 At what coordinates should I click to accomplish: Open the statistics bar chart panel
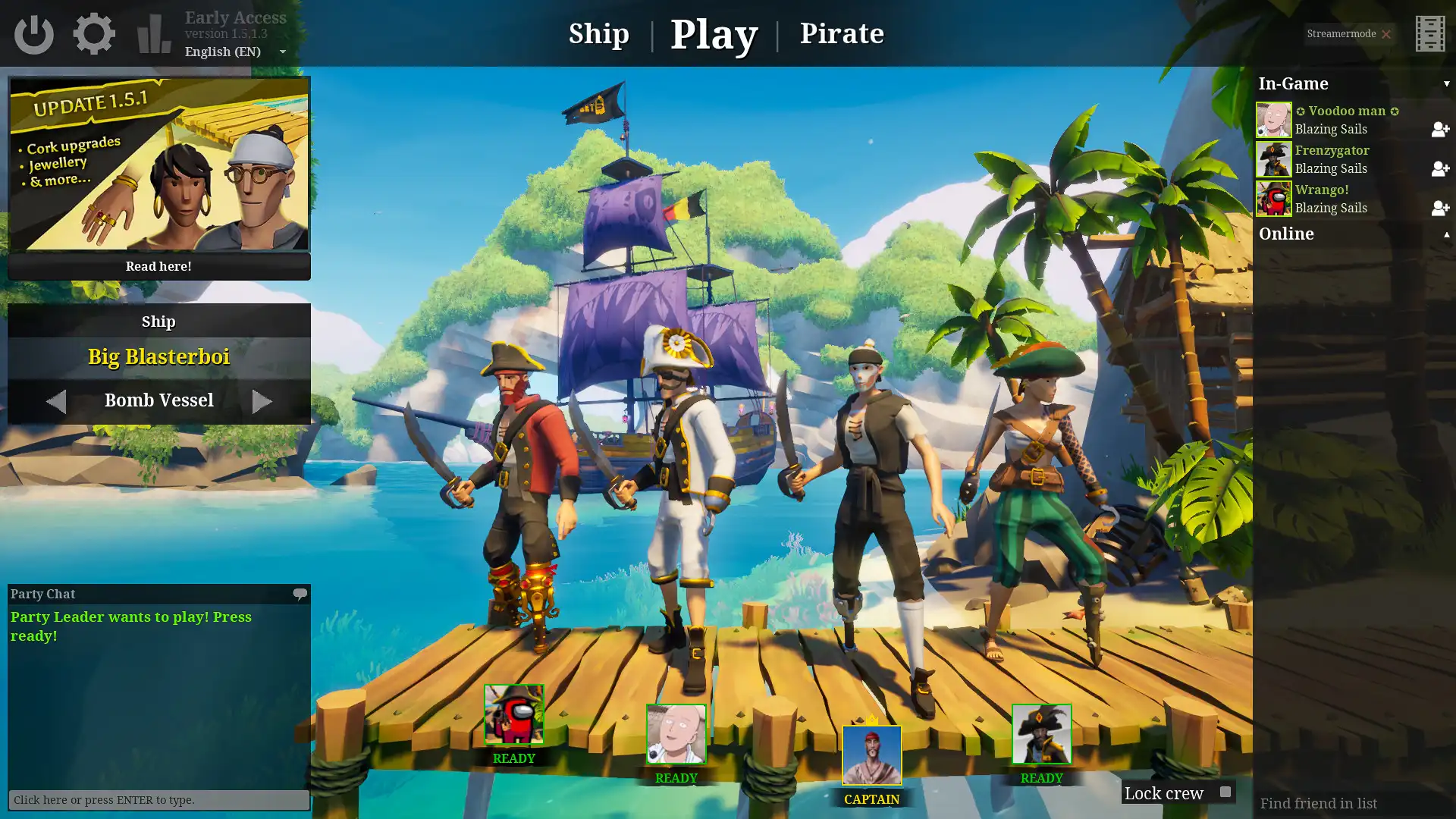pos(152,33)
